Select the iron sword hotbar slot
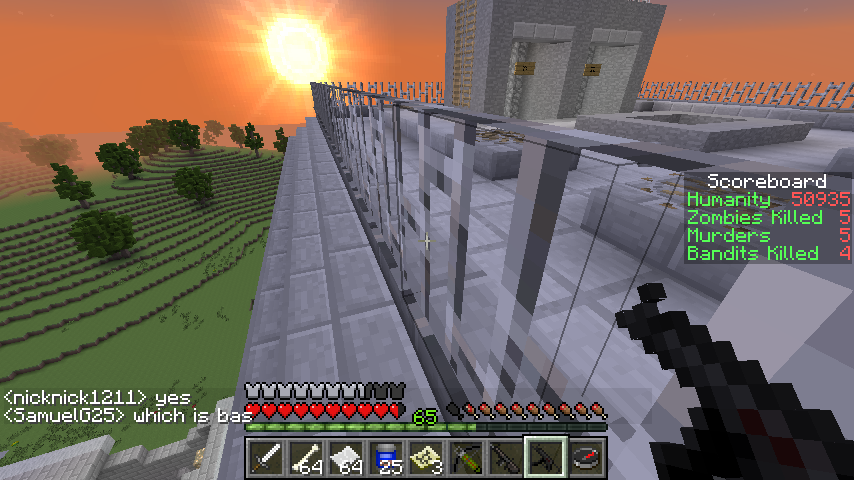The image size is (854, 480). pyautogui.click(x=266, y=458)
